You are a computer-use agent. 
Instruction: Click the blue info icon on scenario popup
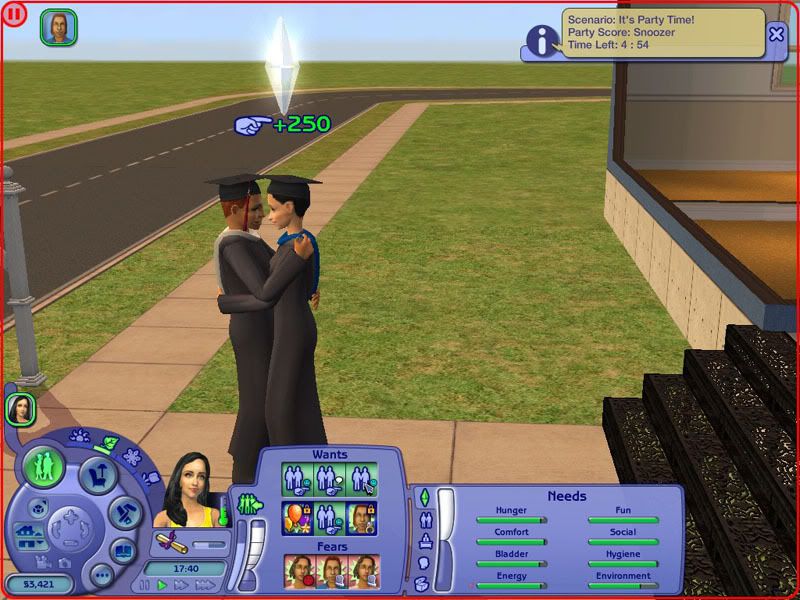click(542, 41)
